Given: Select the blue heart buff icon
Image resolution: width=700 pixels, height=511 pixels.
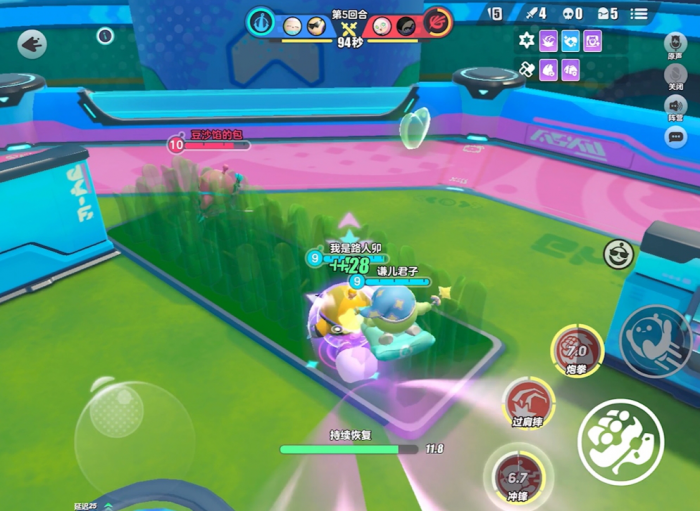Looking at the screenshot, I should click(570, 41).
